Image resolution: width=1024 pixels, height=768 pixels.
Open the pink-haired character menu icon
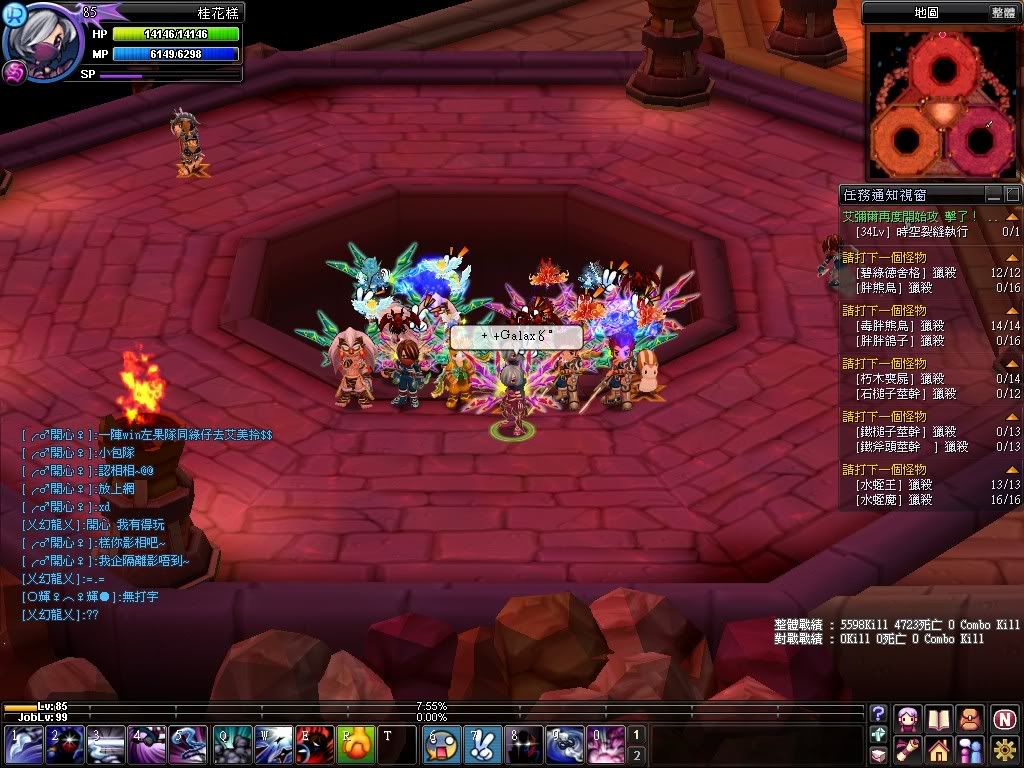pos(908,718)
